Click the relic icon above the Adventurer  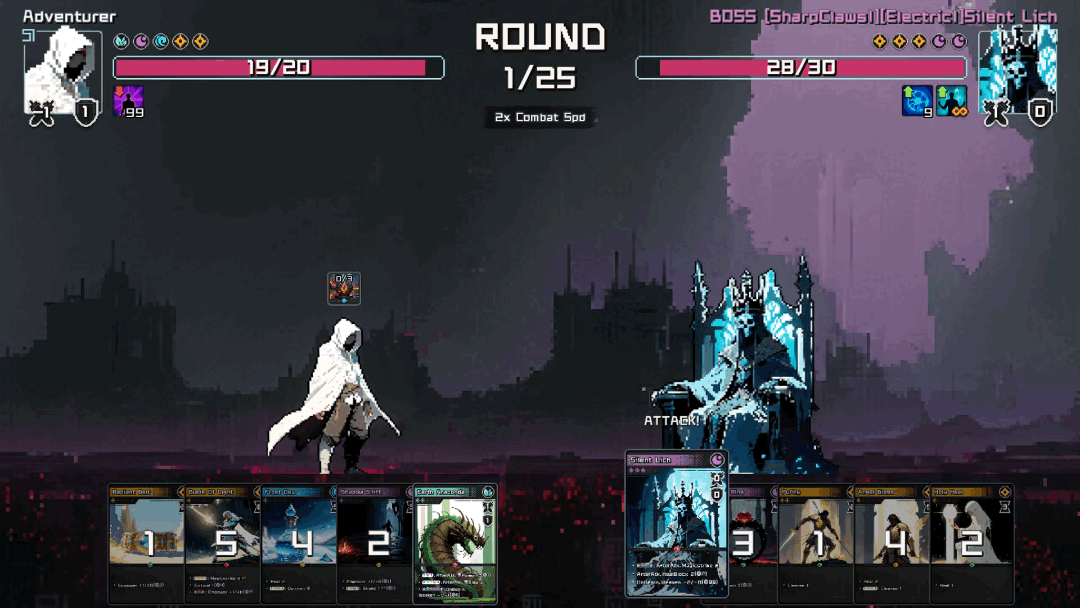click(x=344, y=288)
